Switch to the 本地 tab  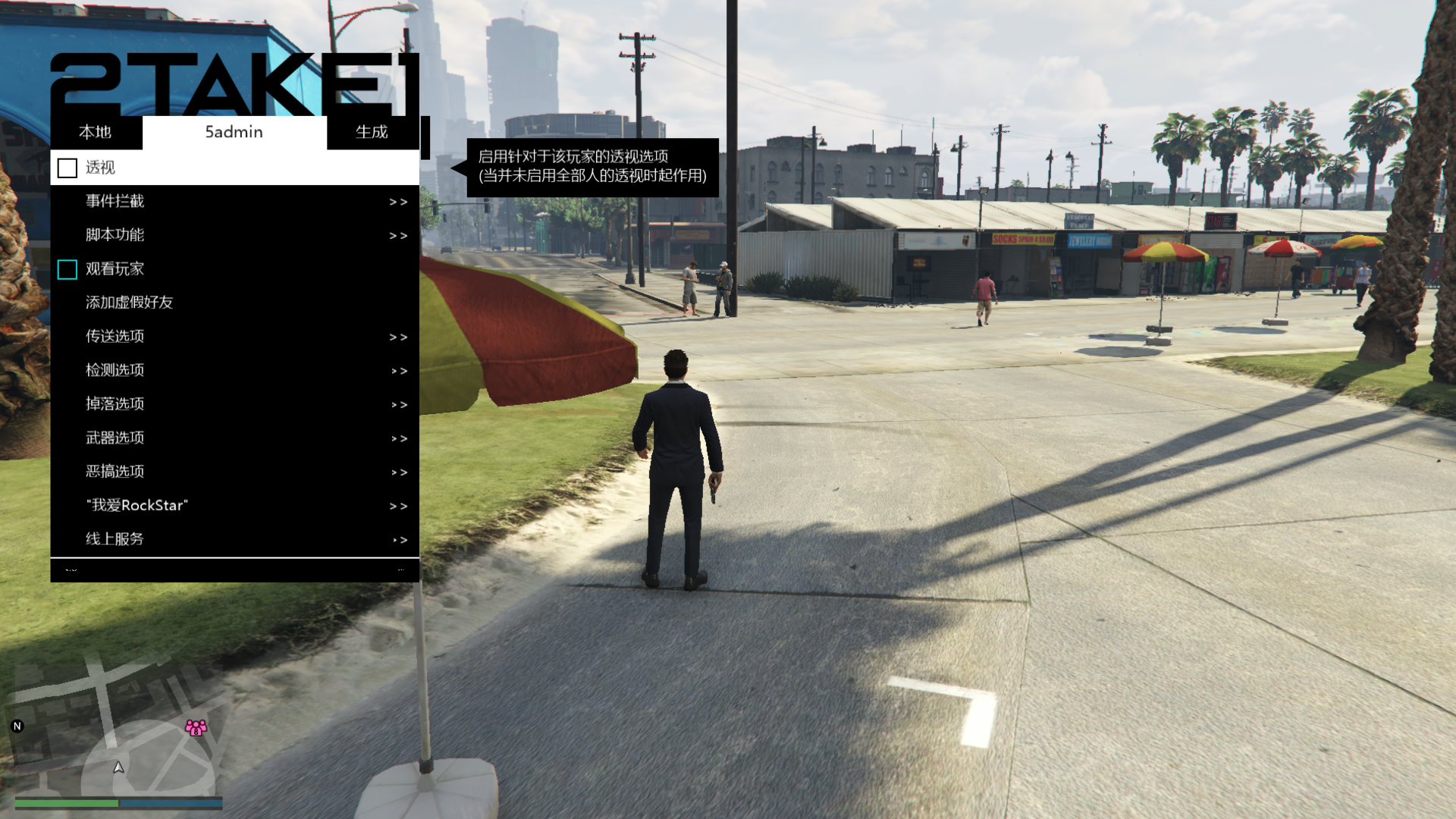click(96, 132)
